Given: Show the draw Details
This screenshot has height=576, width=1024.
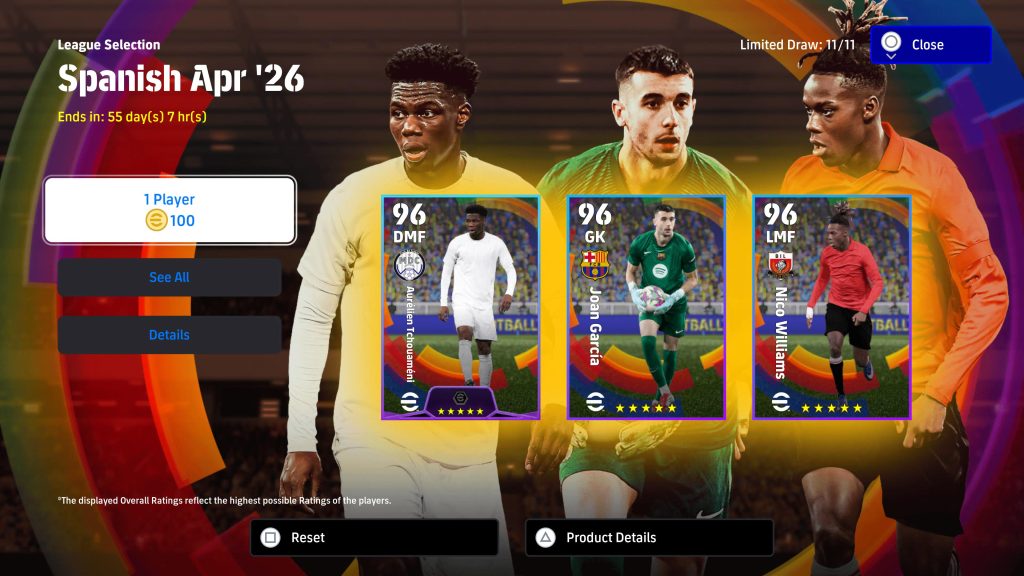Looking at the screenshot, I should (169, 335).
